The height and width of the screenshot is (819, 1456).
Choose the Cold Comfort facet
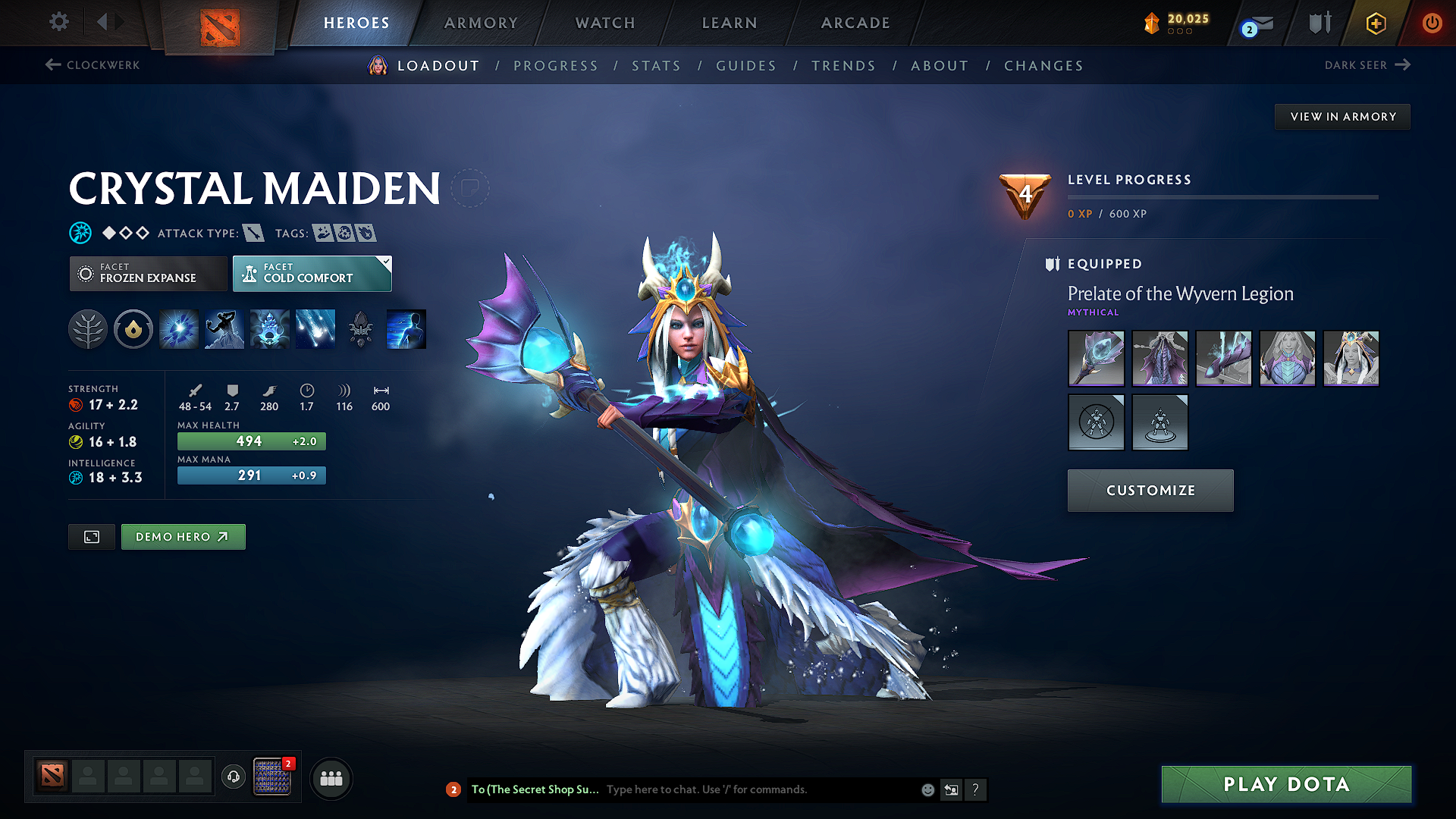click(312, 273)
